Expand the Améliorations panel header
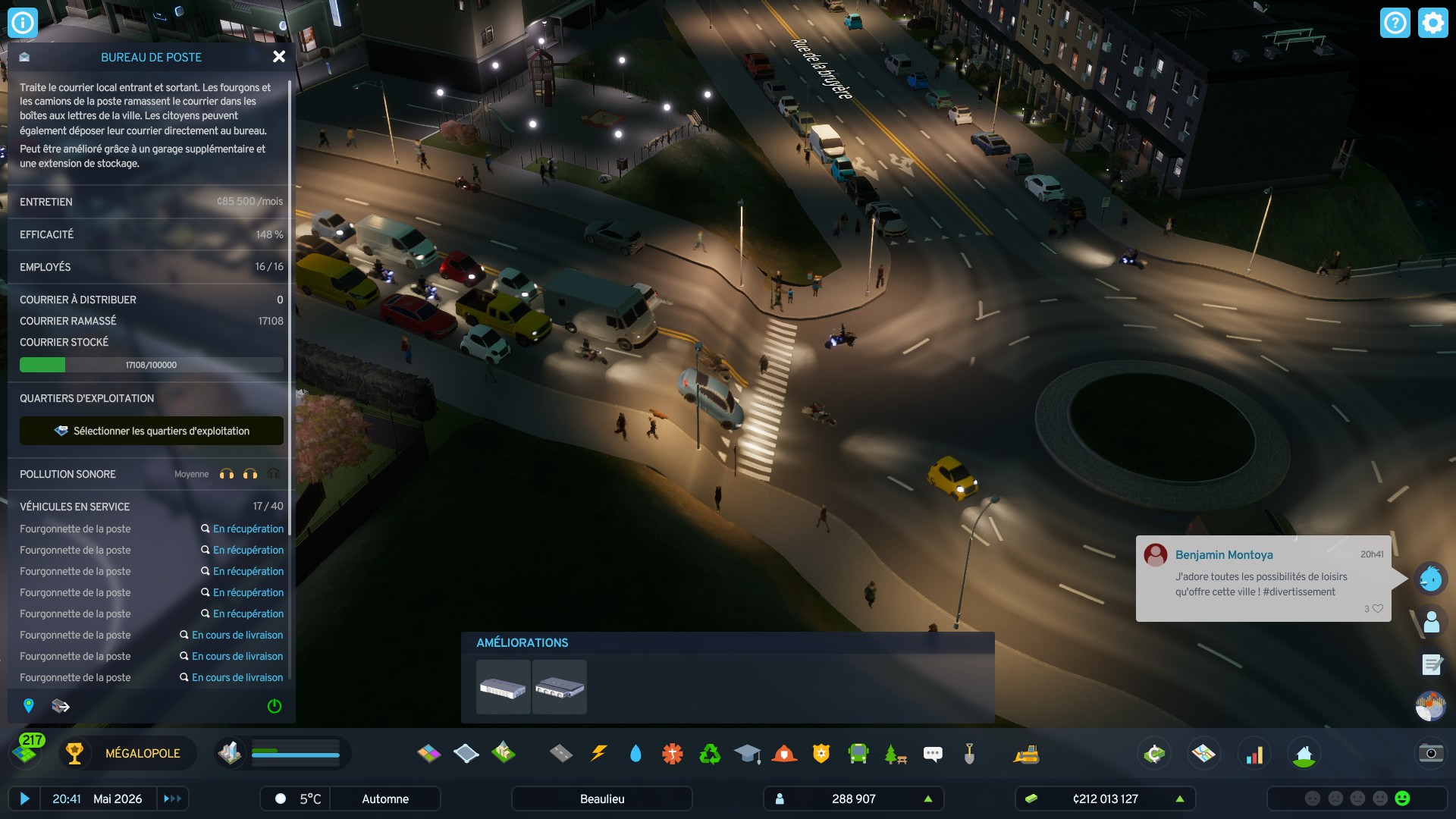The width and height of the screenshot is (1456, 819). [x=522, y=642]
